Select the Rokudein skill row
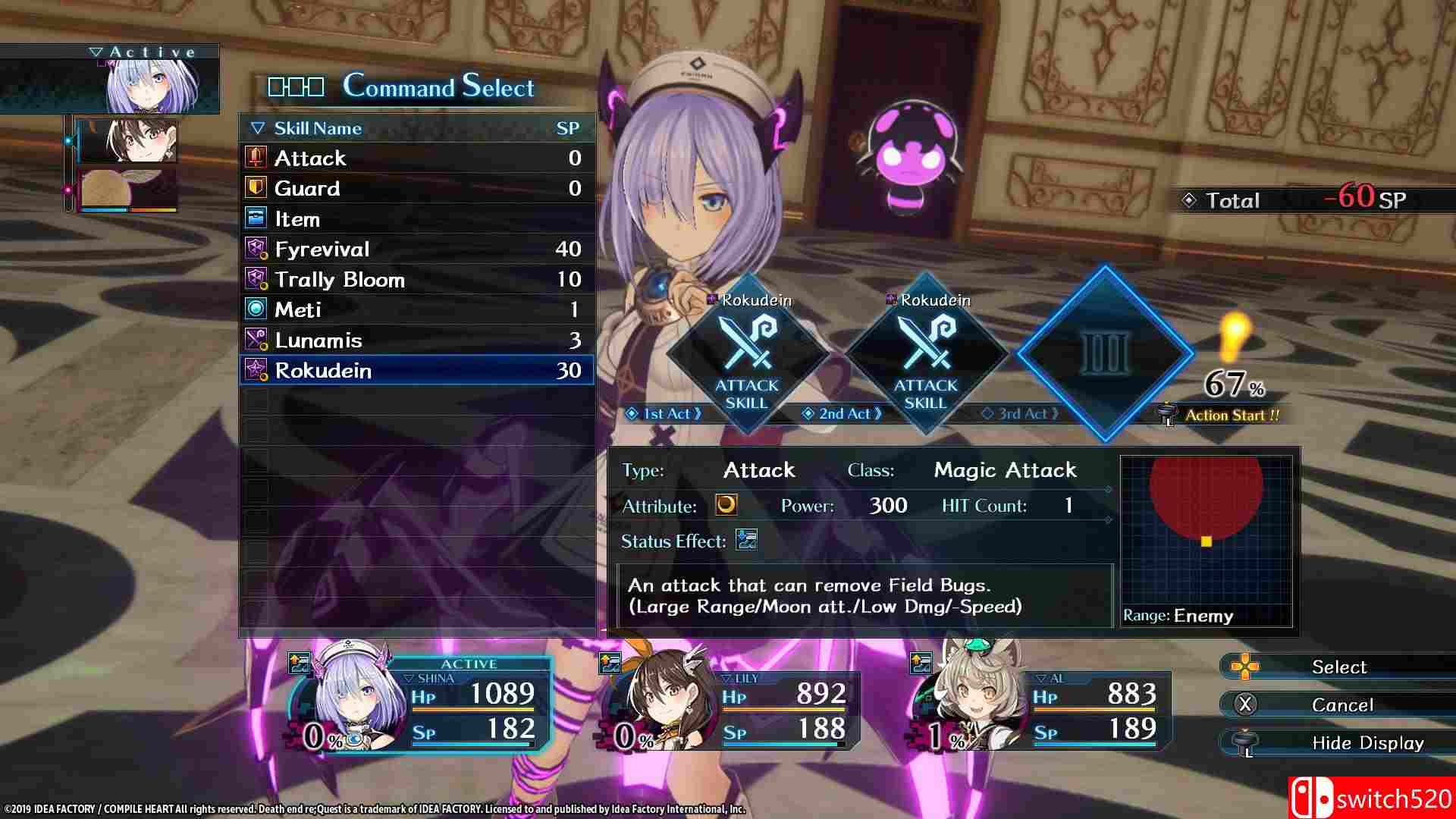 (x=416, y=371)
